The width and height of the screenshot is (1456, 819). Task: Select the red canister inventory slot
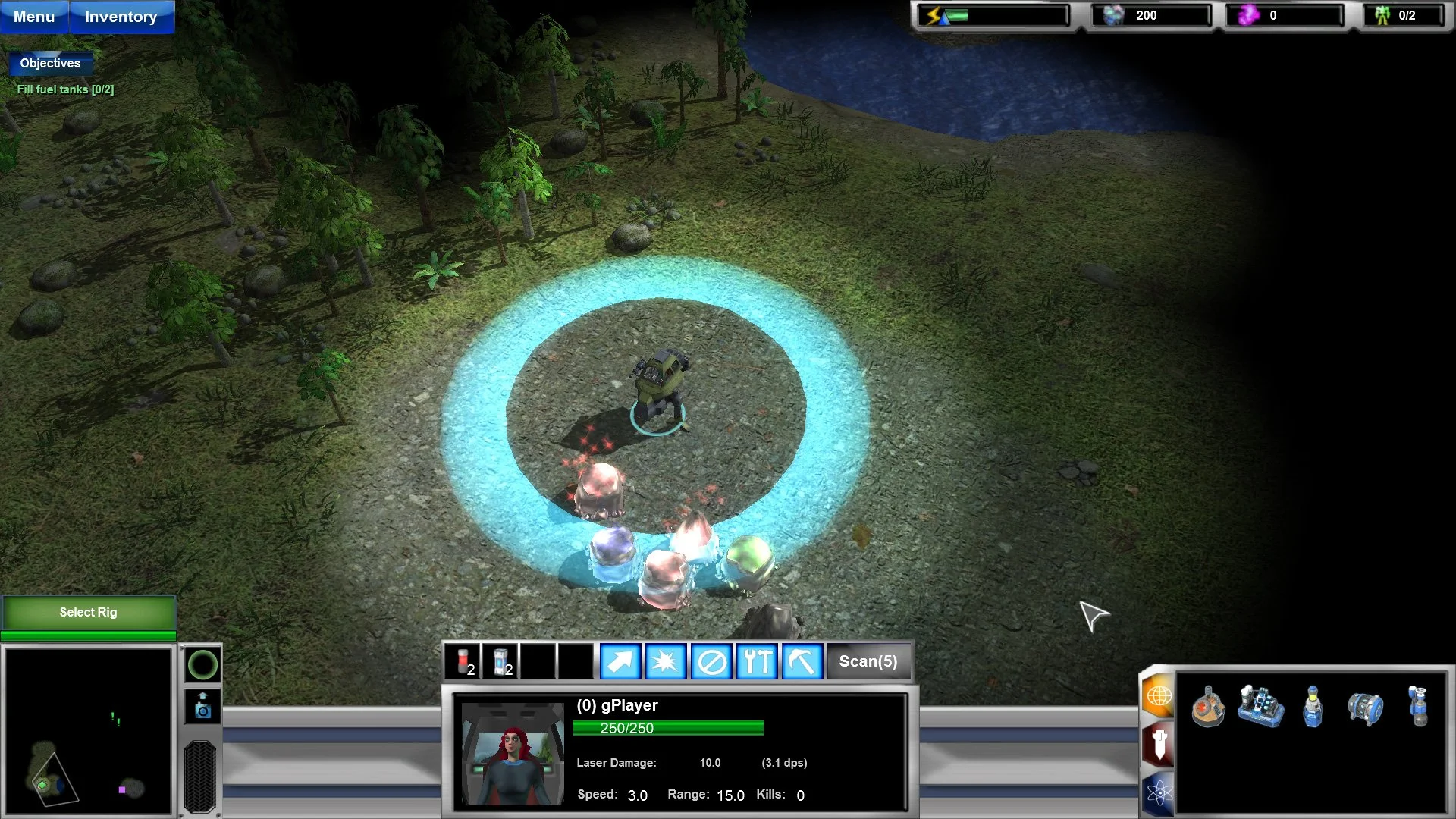463,661
